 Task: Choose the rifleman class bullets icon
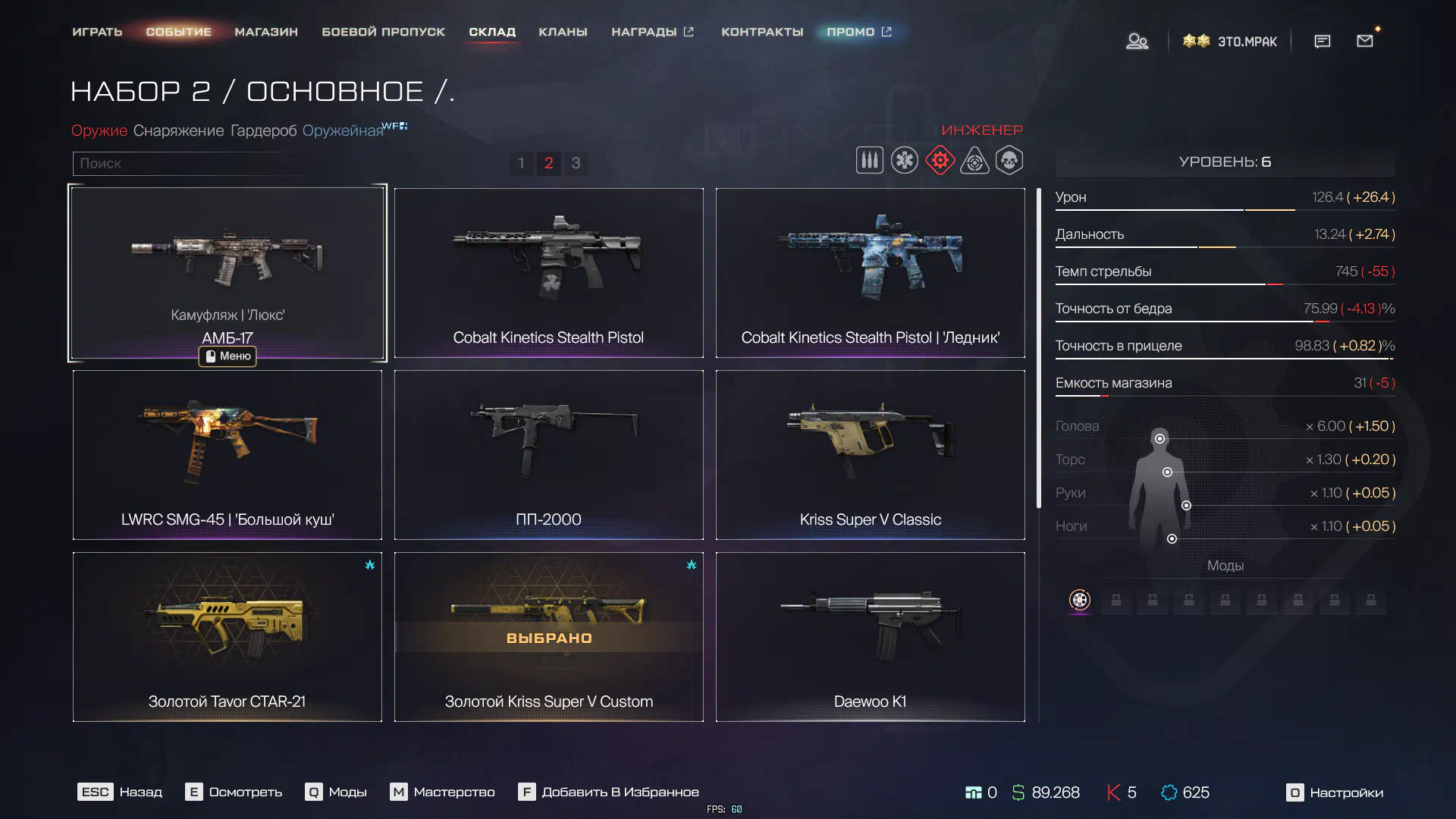click(x=869, y=161)
